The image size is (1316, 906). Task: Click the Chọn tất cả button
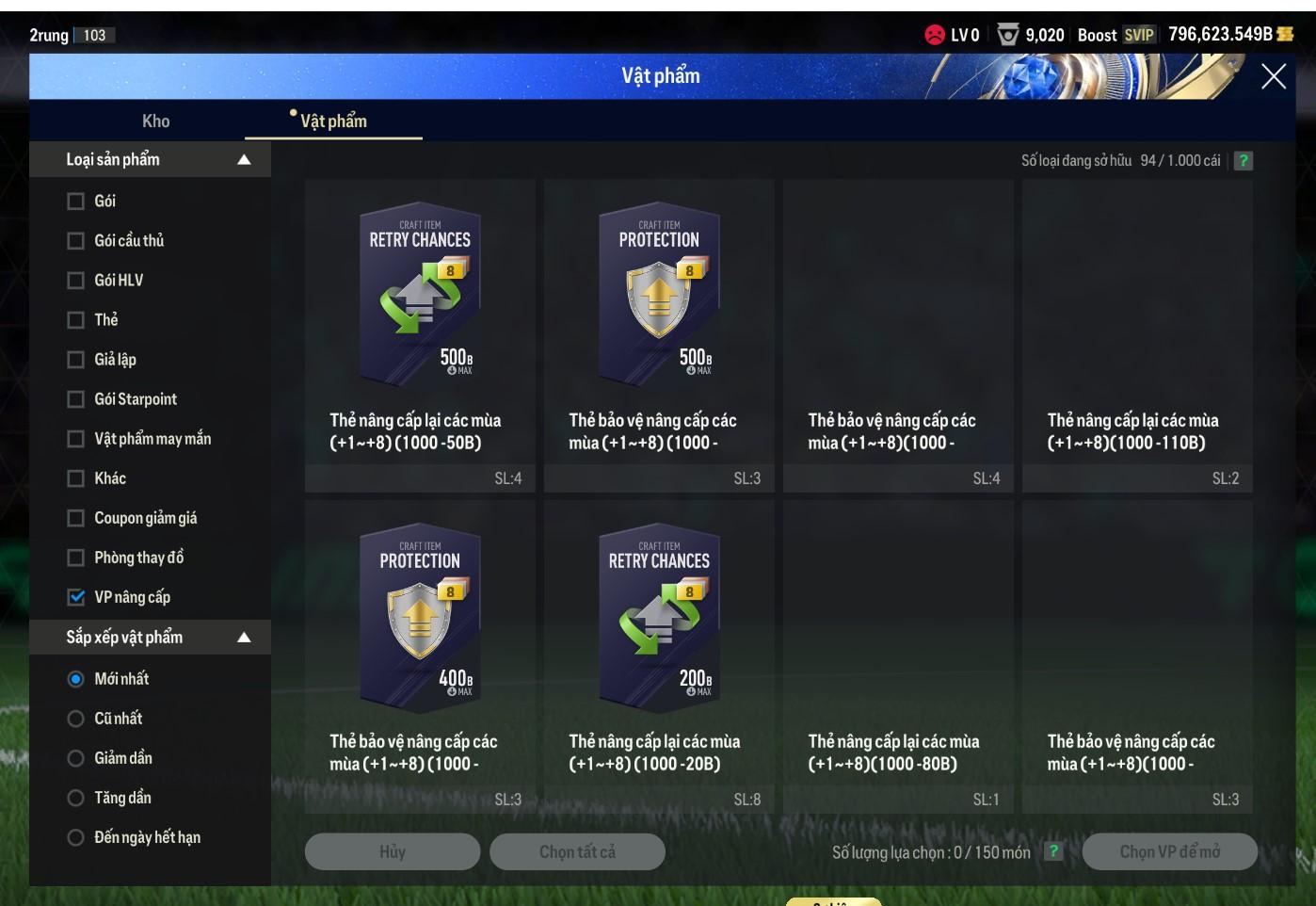point(577,851)
